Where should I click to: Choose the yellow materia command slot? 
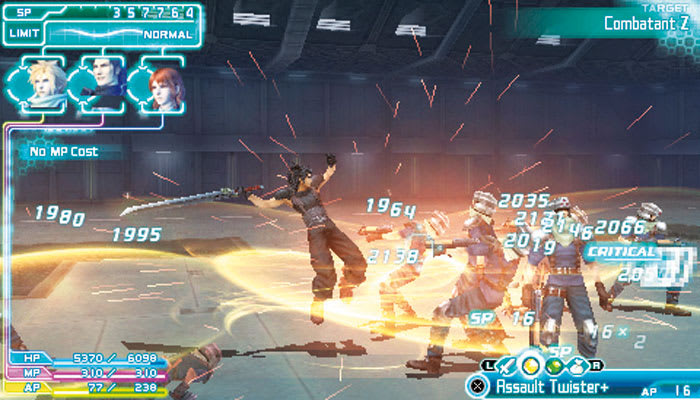(531, 365)
